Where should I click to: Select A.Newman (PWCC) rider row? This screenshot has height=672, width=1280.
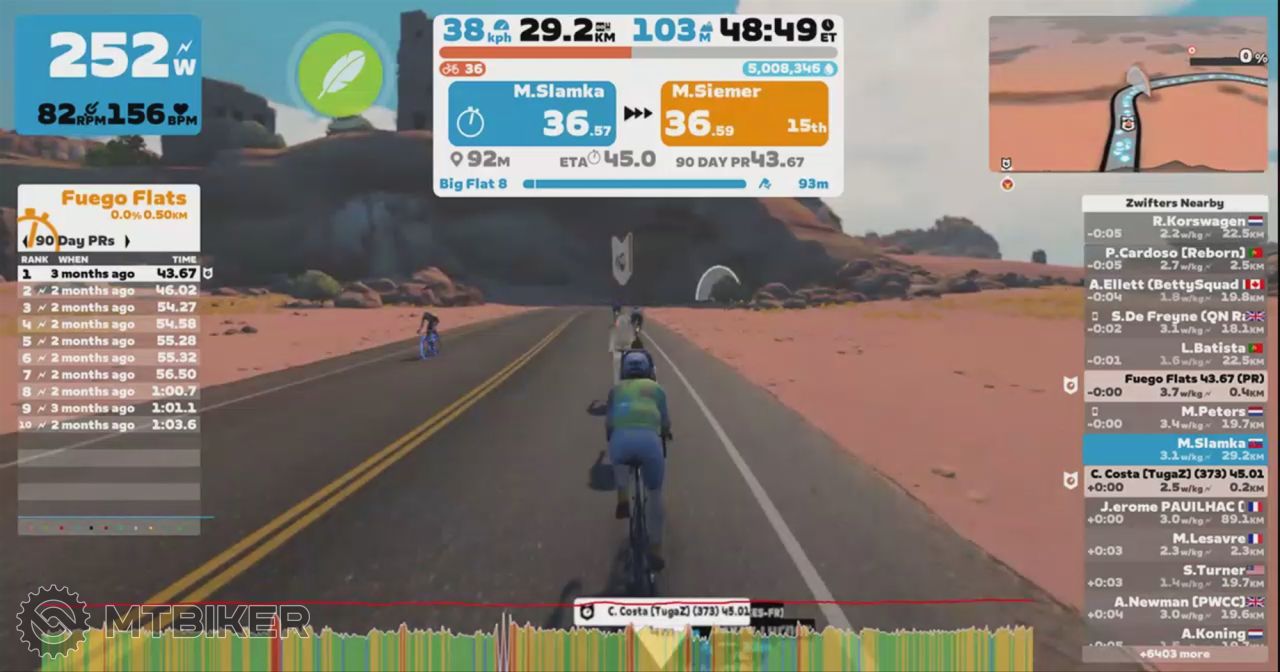coord(1175,608)
